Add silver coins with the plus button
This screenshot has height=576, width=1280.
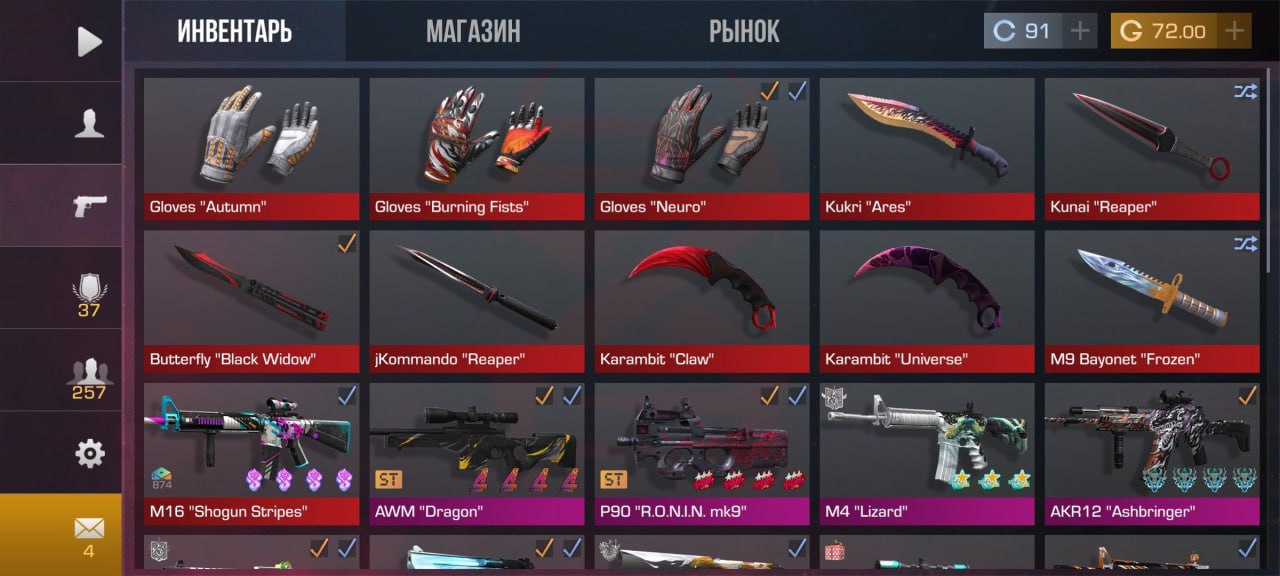(1079, 31)
